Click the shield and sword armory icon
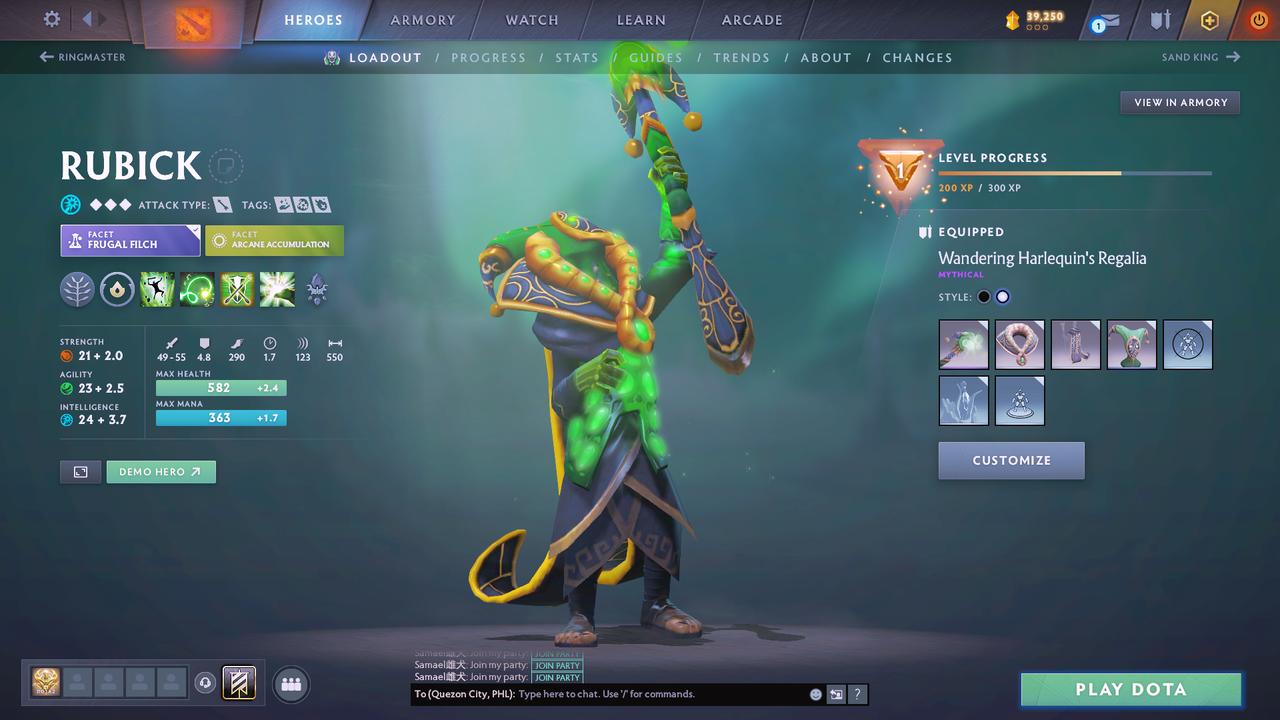Image resolution: width=1280 pixels, height=720 pixels. 1160,20
